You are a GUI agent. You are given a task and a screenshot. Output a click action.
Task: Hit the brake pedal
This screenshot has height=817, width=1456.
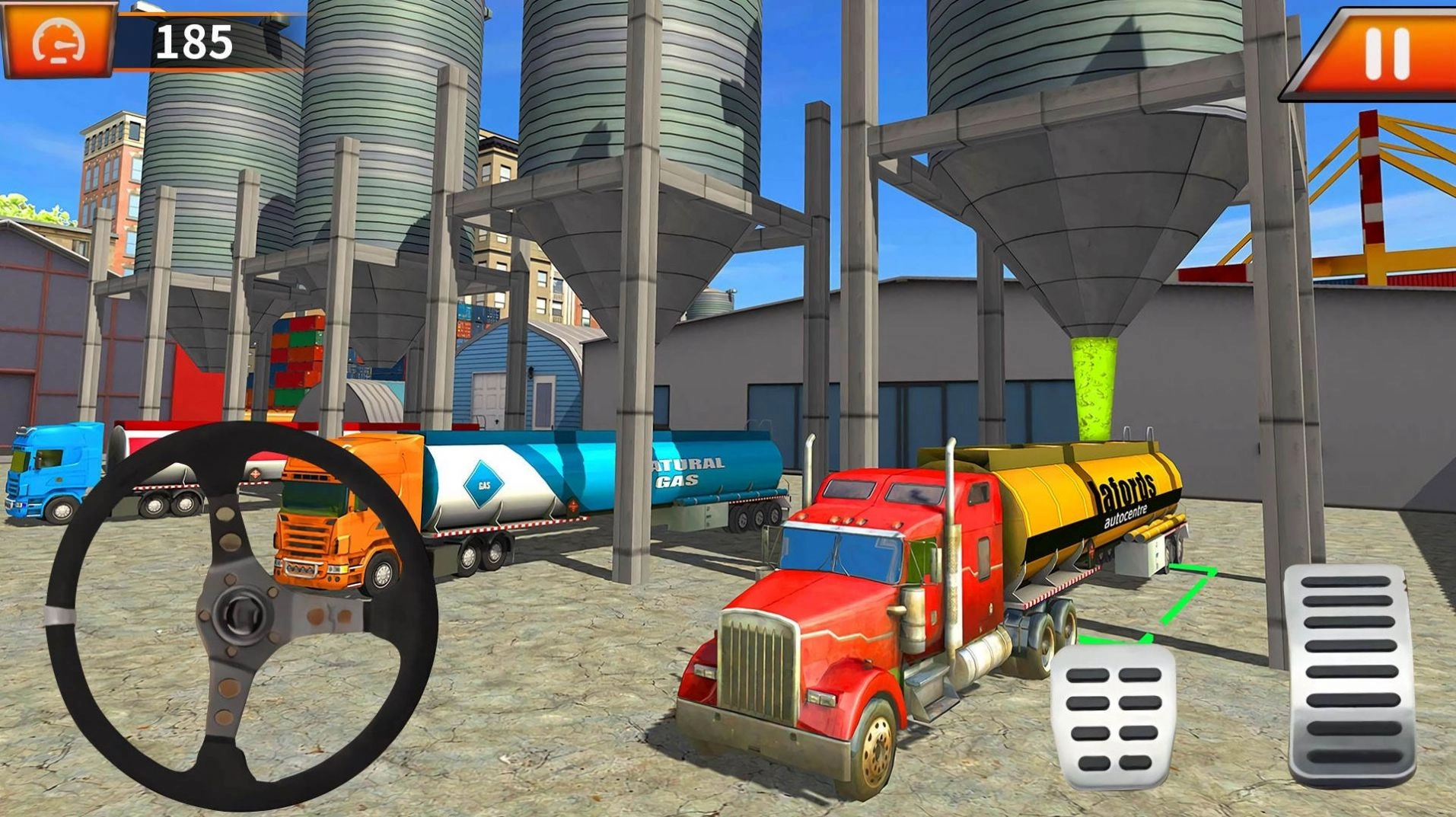[x=1113, y=716]
